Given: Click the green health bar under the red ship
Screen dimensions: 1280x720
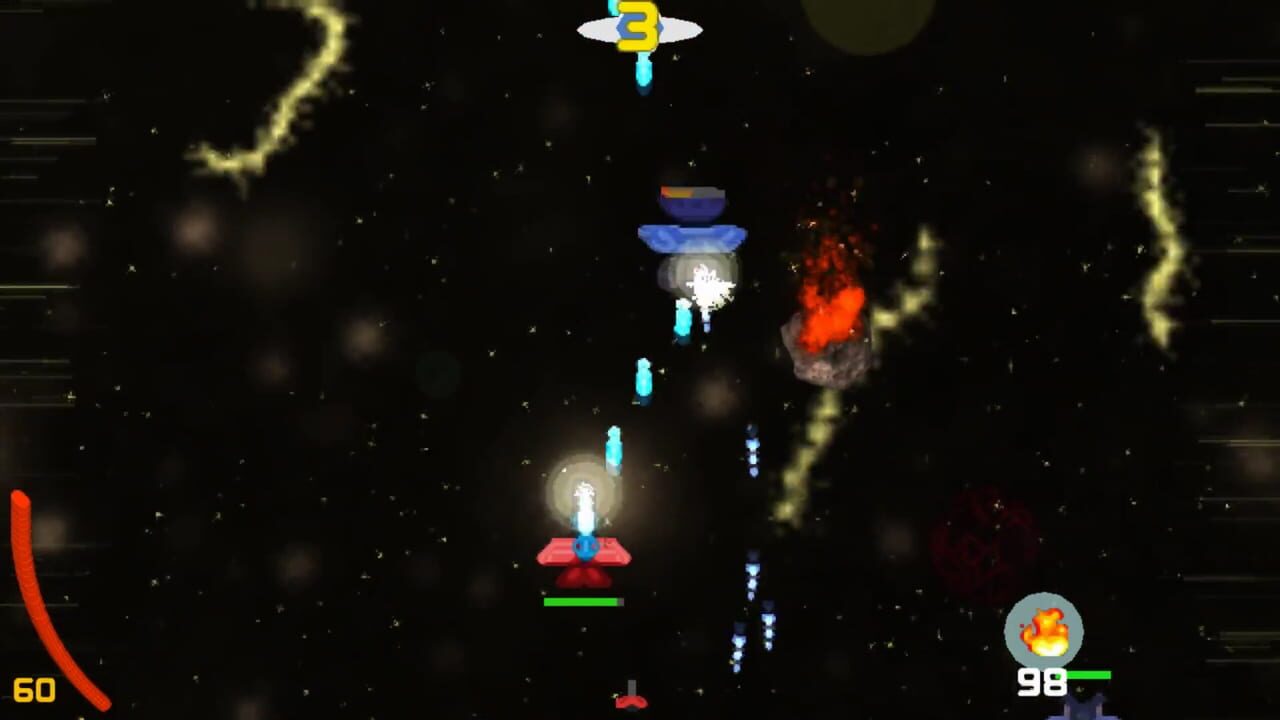Looking at the screenshot, I should pyautogui.click(x=583, y=602).
